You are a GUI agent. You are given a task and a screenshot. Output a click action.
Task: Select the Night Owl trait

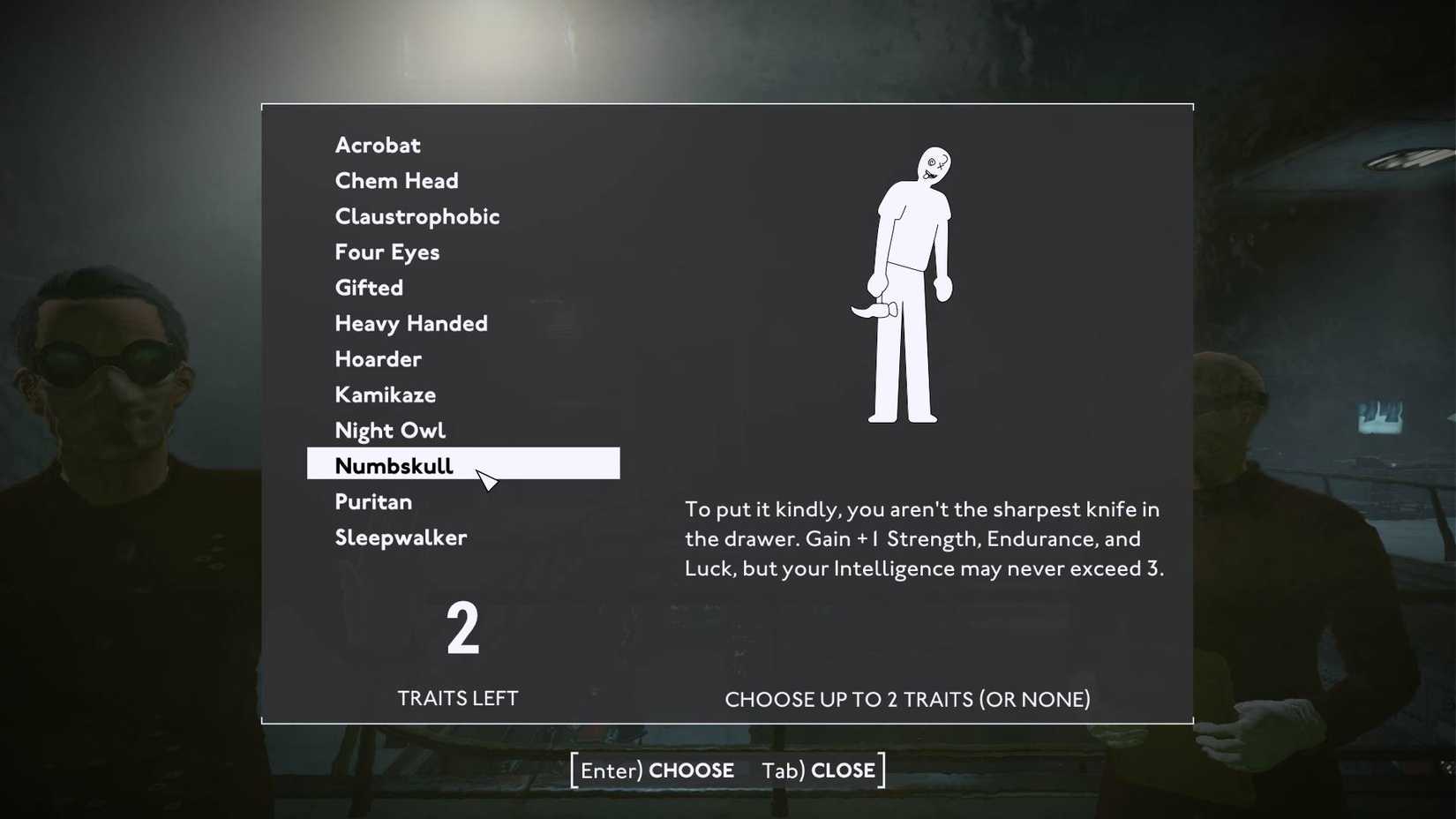point(390,430)
